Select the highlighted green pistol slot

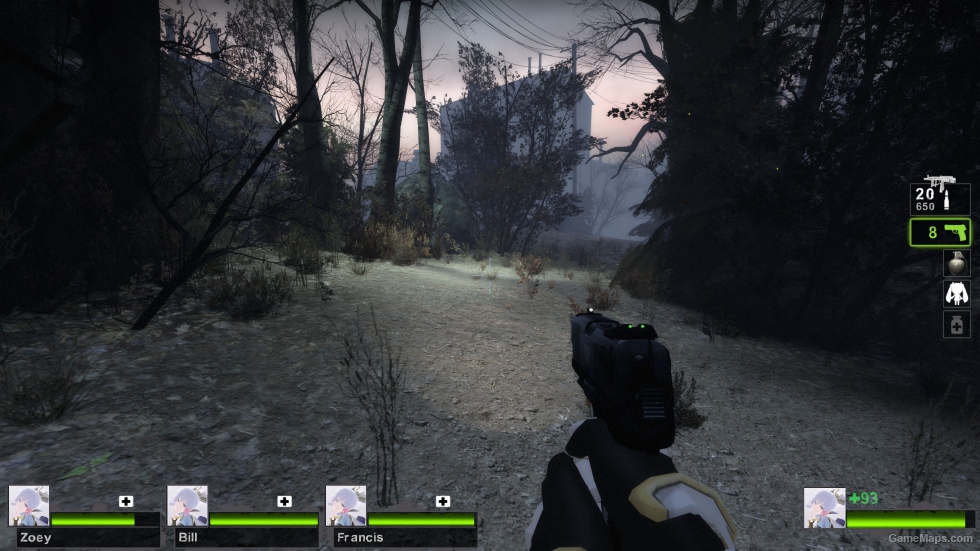[940, 233]
